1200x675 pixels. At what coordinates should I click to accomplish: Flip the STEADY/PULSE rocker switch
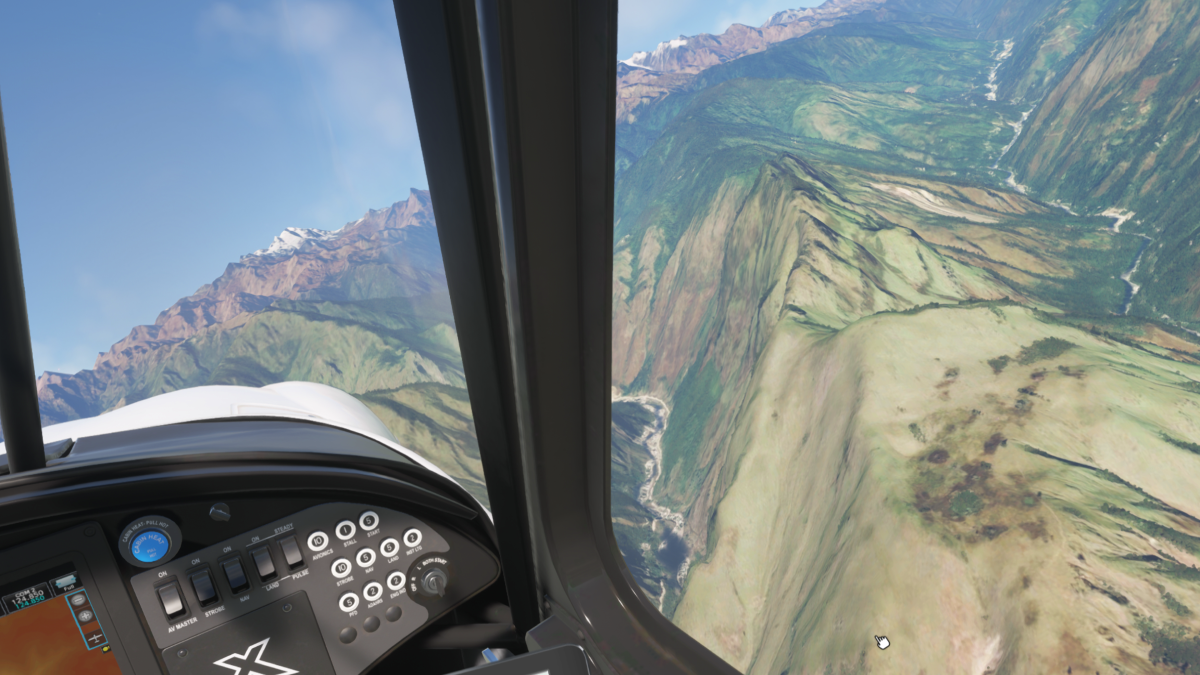pyautogui.click(x=291, y=551)
